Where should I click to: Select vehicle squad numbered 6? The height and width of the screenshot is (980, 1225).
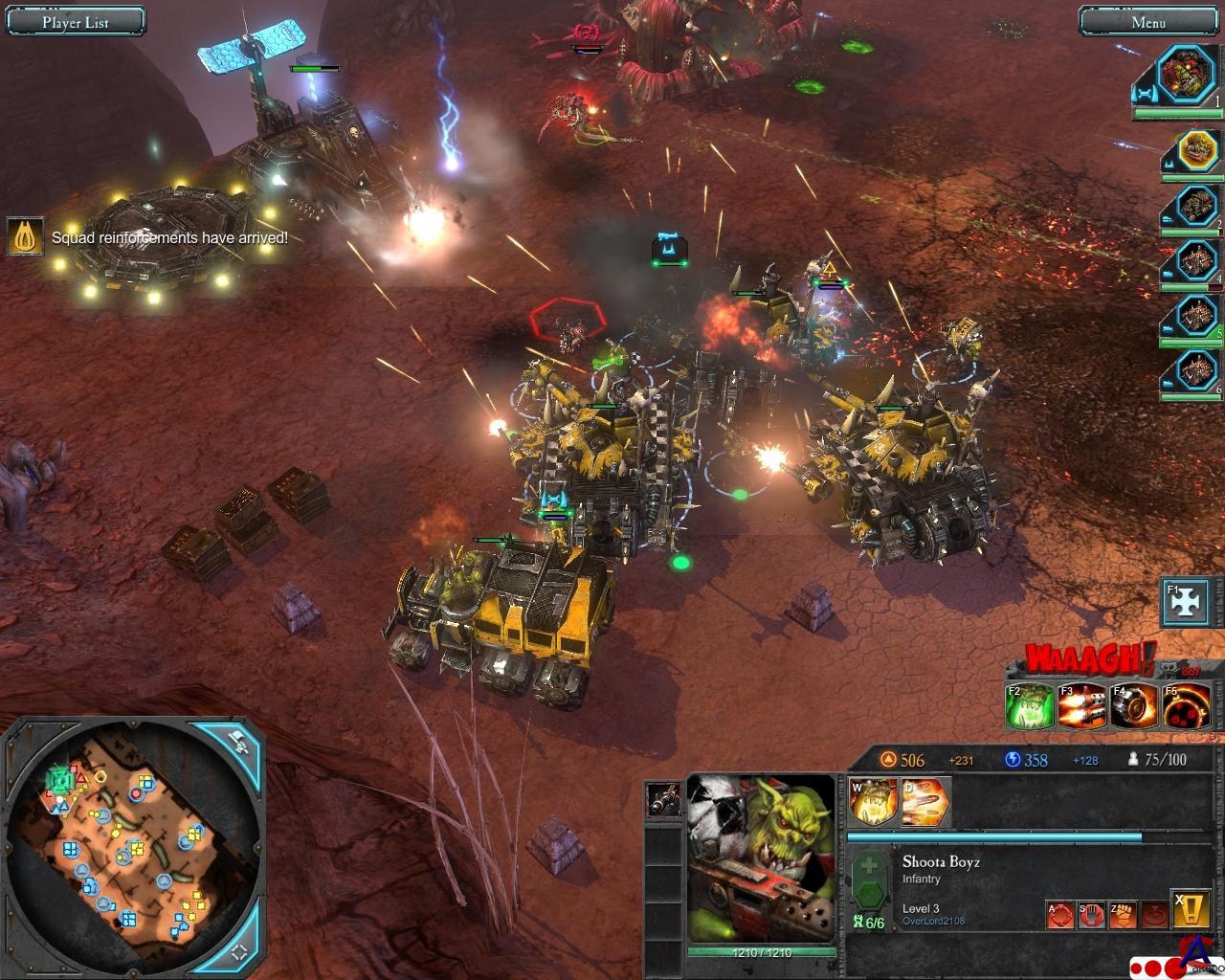pyautogui.click(x=1192, y=370)
